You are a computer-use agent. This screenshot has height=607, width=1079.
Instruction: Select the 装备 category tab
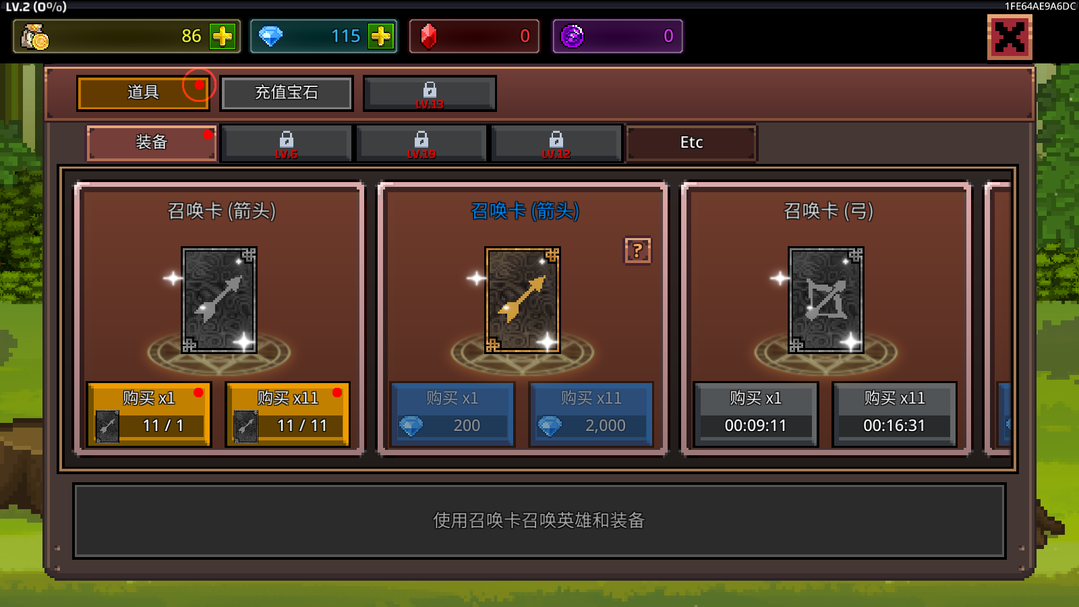[x=151, y=143]
